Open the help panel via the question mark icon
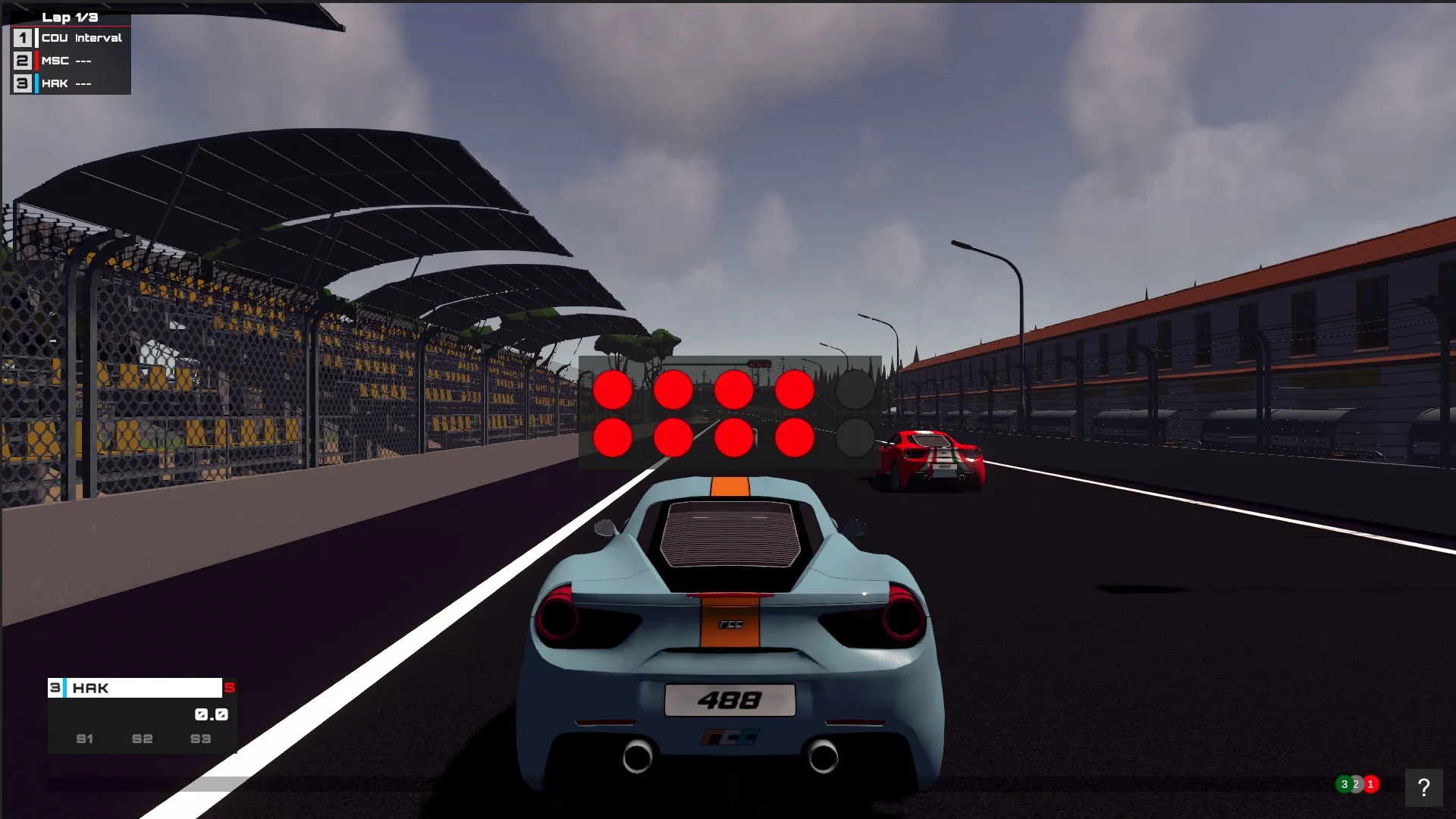This screenshot has height=819, width=1456. coord(1424,786)
